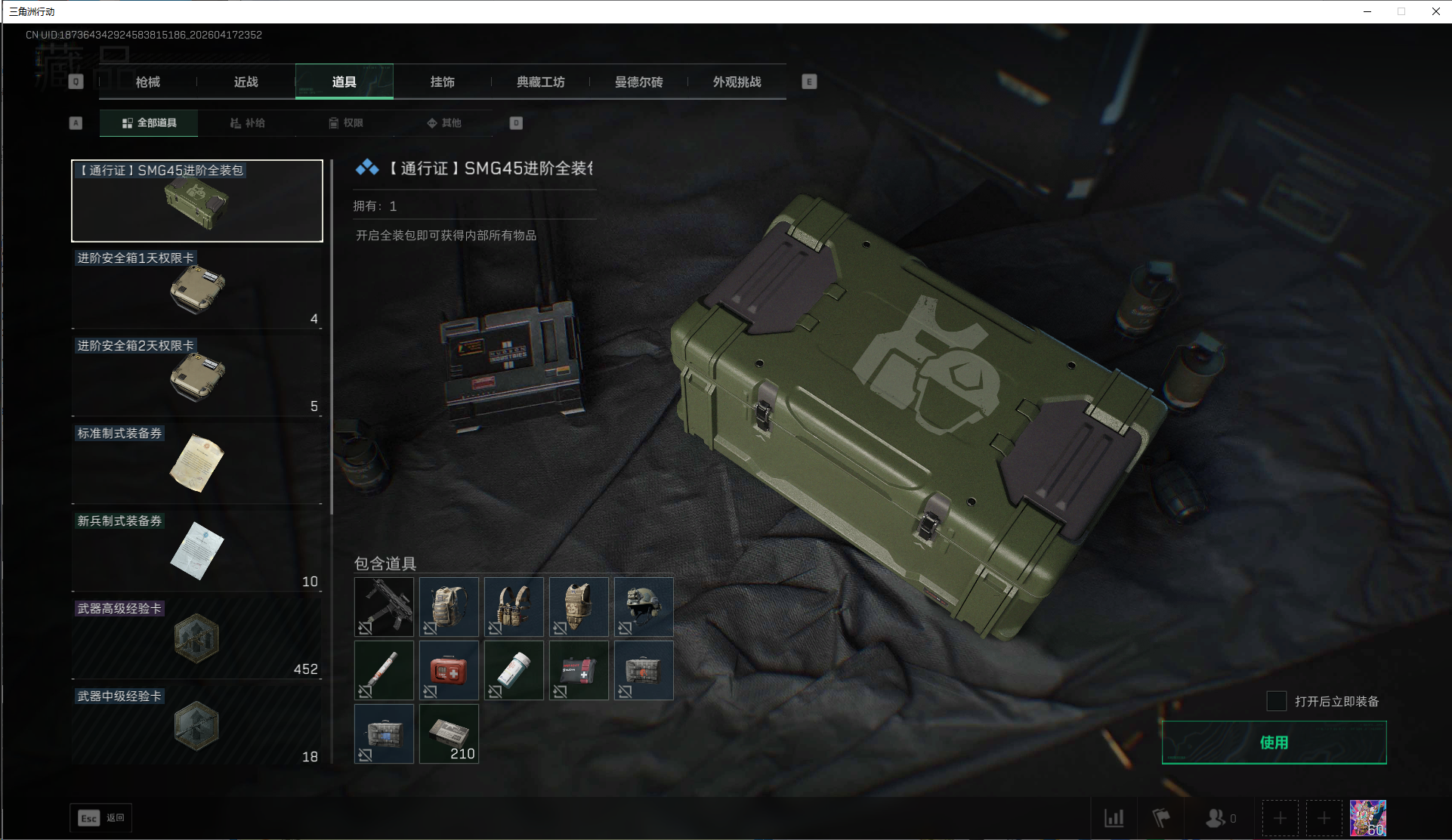Switch to the 枪械 tab

click(x=148, y=82)
